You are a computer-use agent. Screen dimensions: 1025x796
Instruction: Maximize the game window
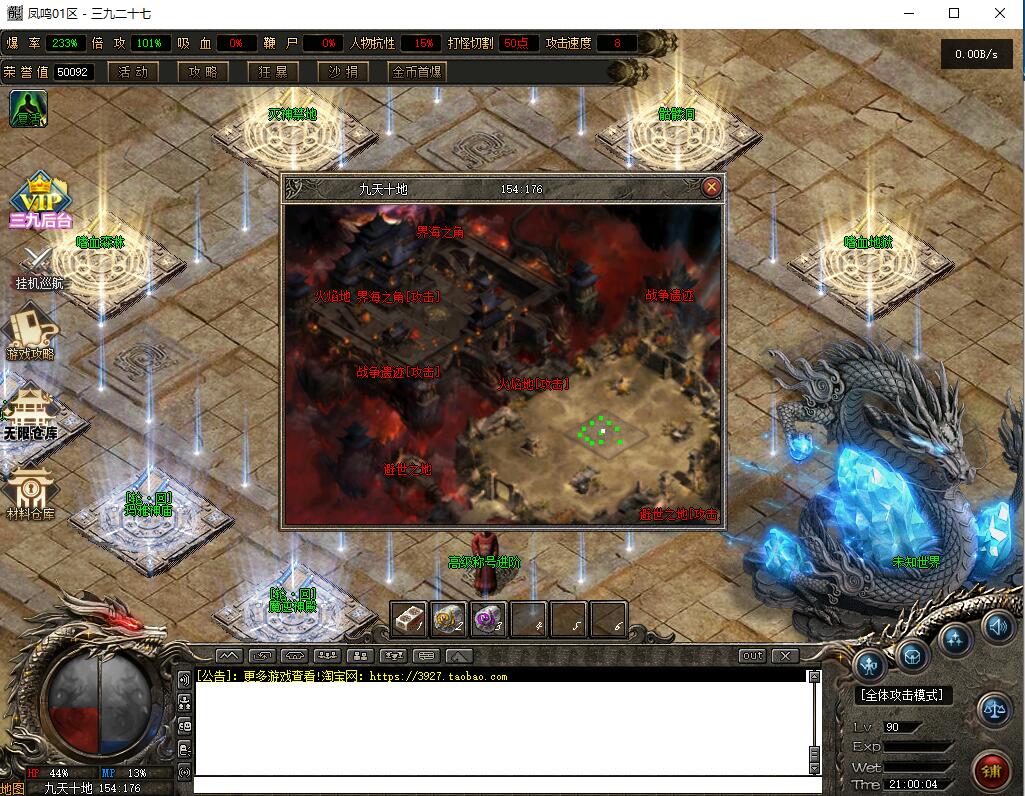click(954, 13)
